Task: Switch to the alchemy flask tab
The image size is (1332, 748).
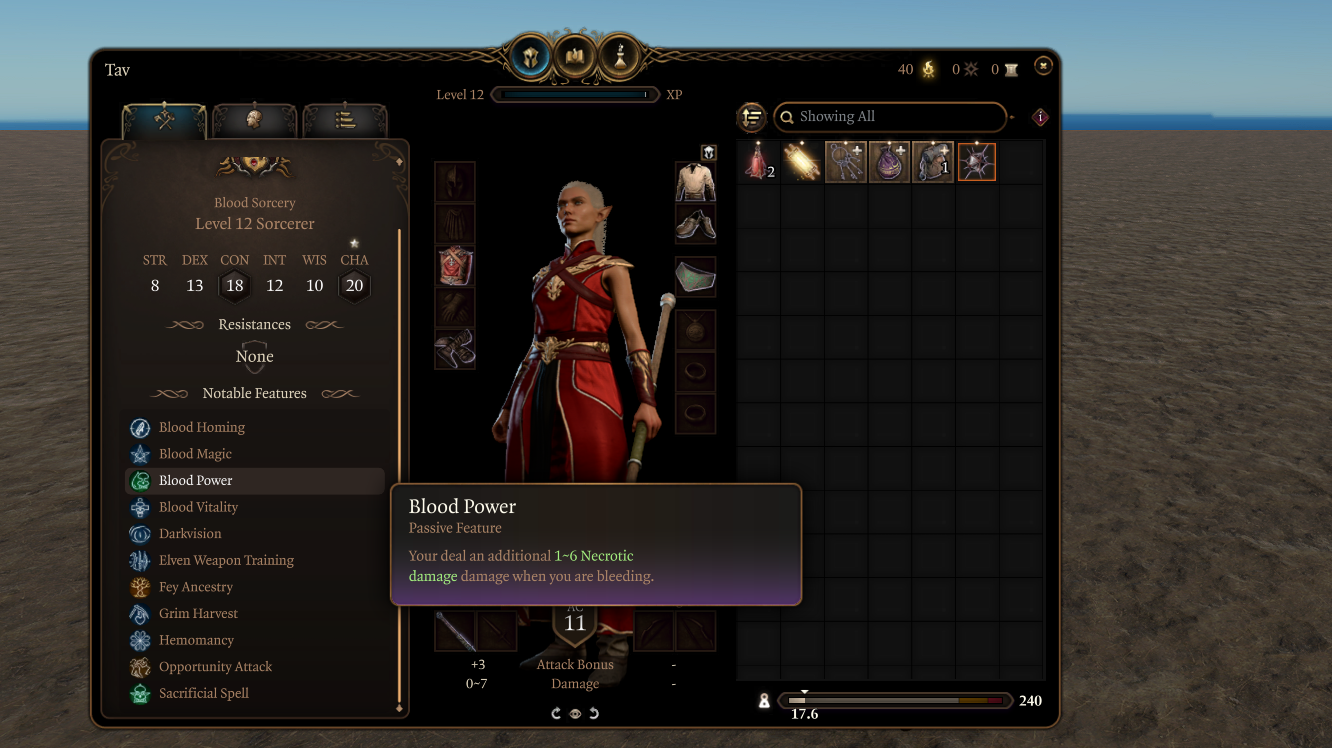Action: pyautogui.click(x=620, y=58)
